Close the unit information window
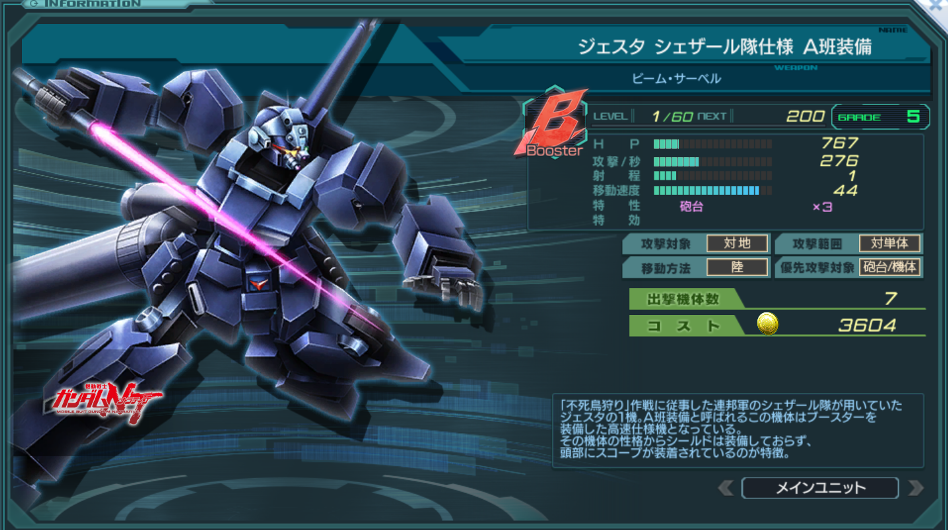 [935, 8]
